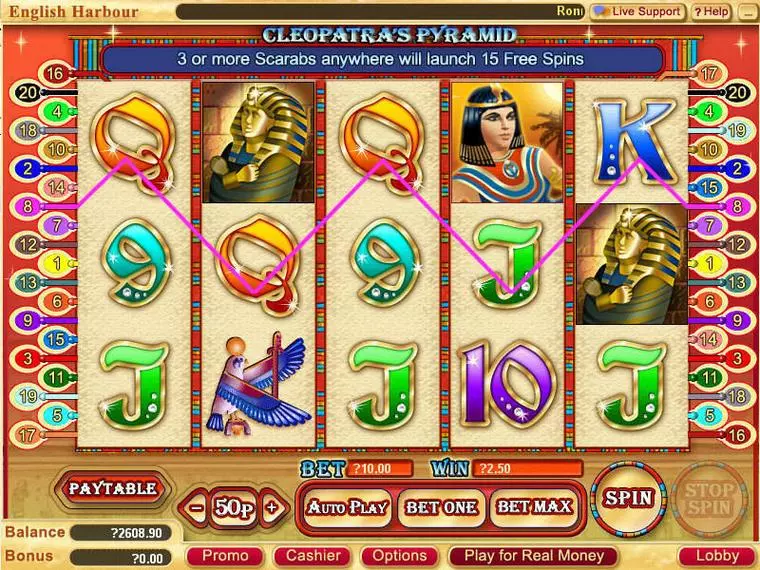Choose Play for Real Money

[x=534, y=556]
